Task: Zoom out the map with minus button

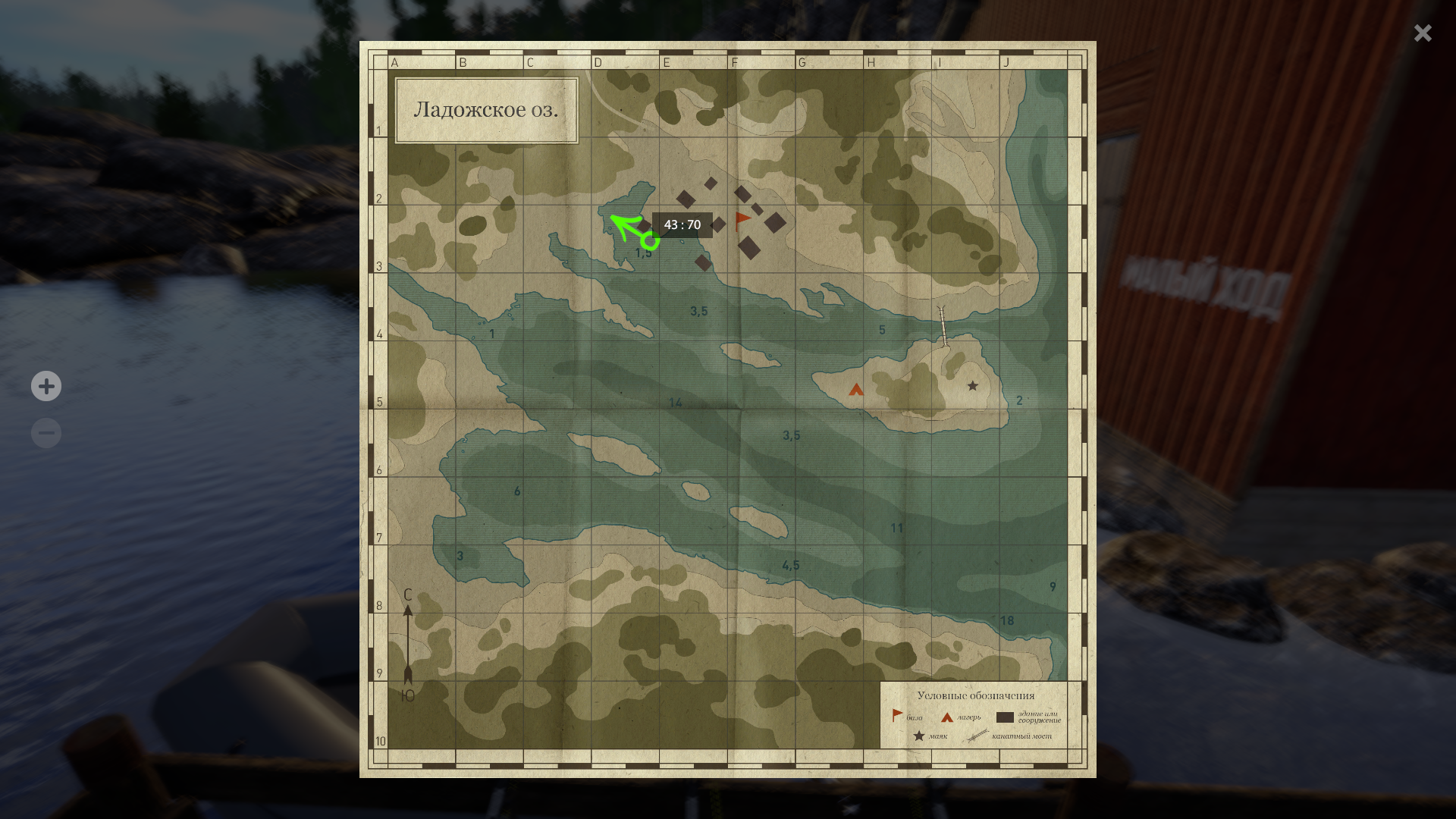Action: [x=46, y=433]
